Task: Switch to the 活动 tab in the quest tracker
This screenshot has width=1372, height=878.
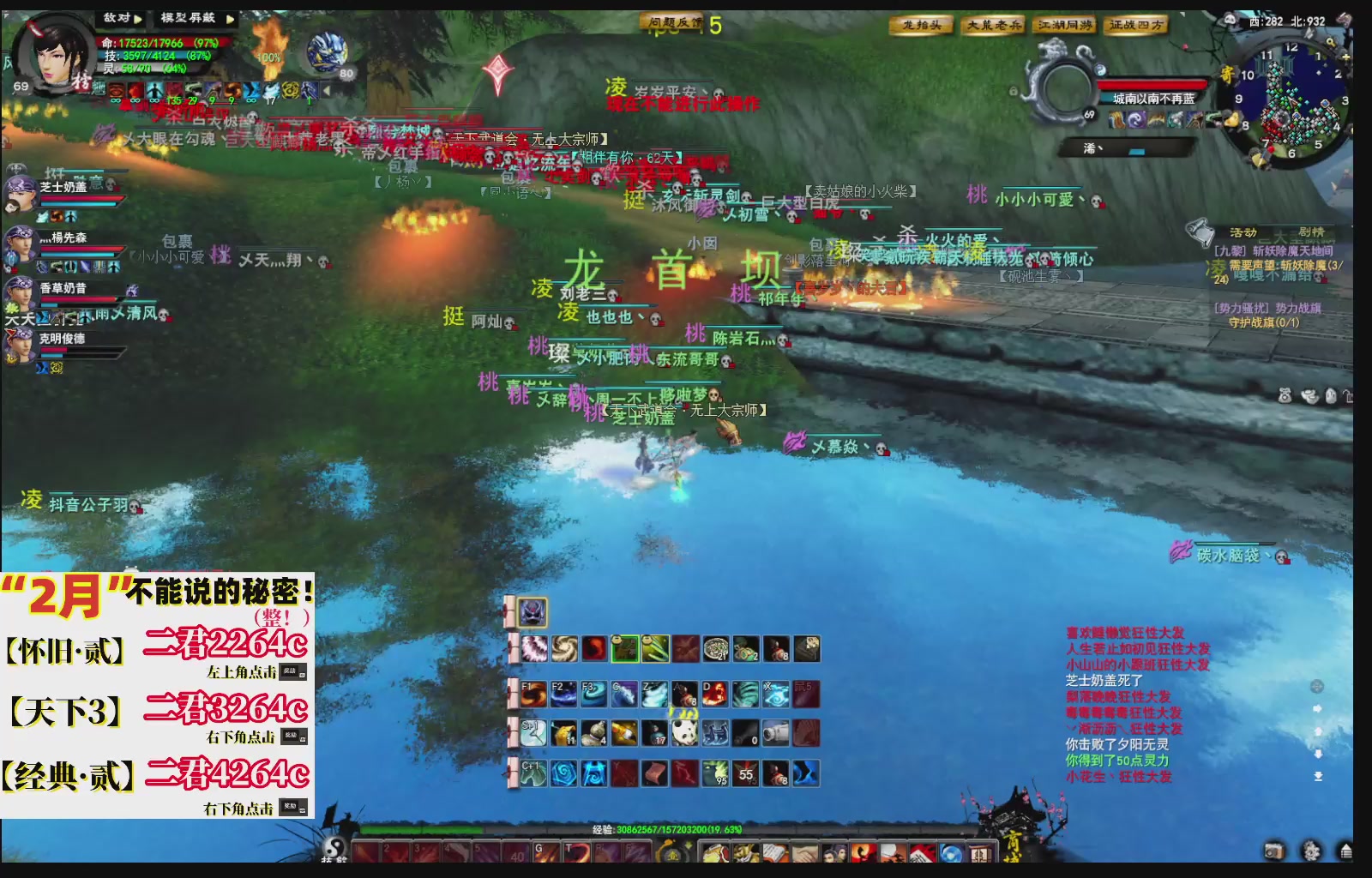Action: (x=1243, y=232)
